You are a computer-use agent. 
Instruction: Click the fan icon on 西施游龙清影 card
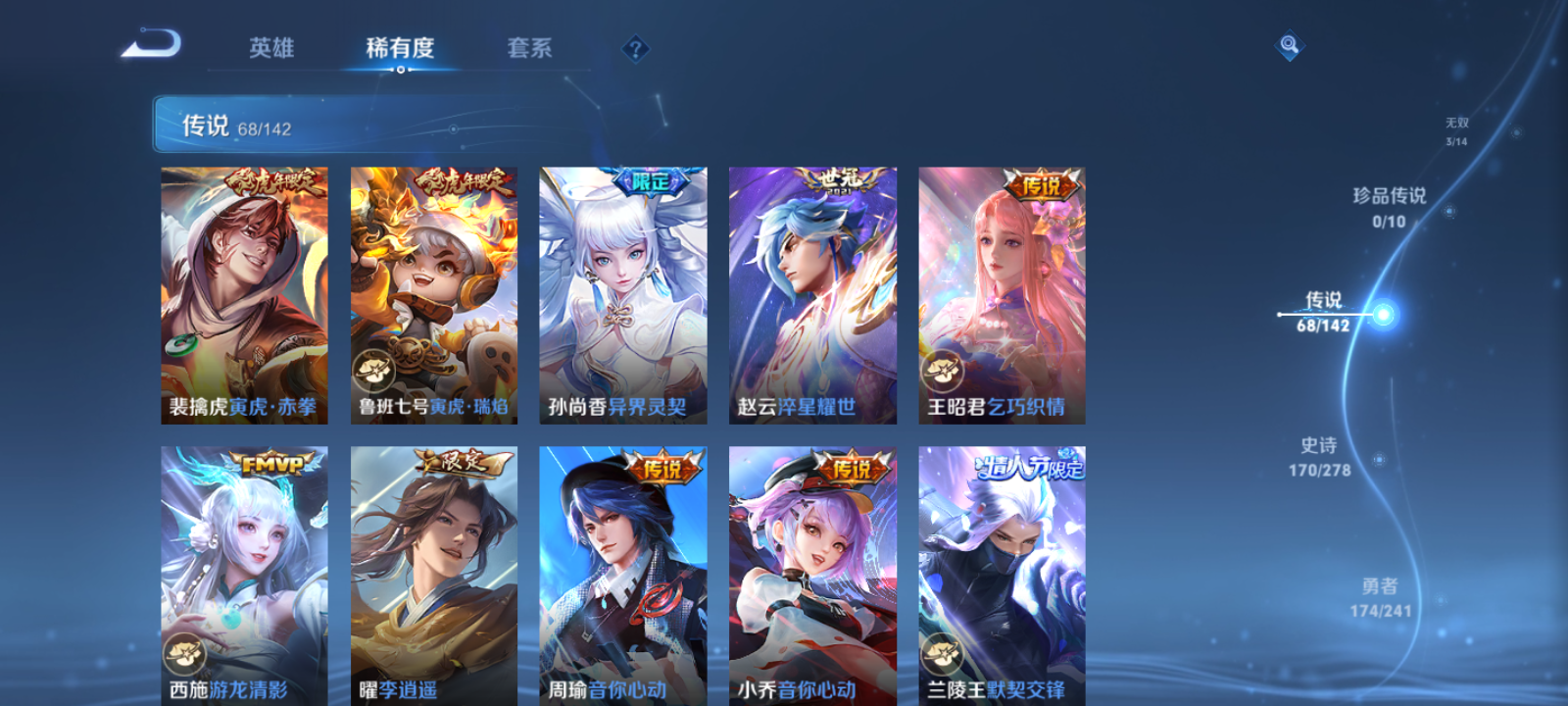point(184,652)
